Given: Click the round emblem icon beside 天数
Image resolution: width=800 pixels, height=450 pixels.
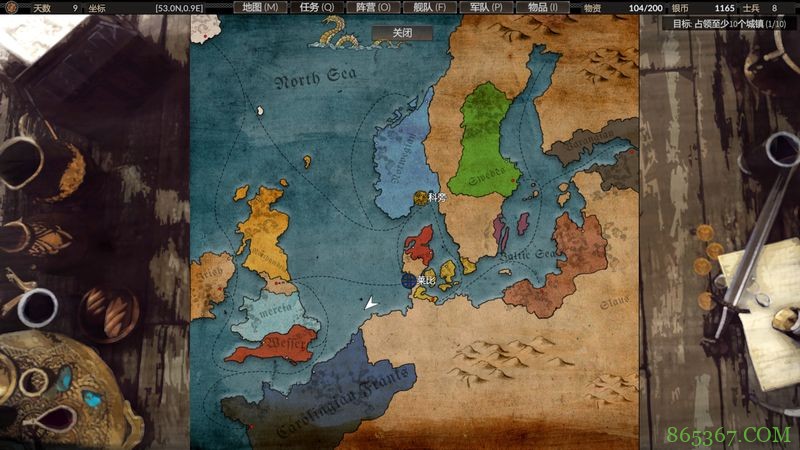Looking at the screenshot, I should pos(11,8).
